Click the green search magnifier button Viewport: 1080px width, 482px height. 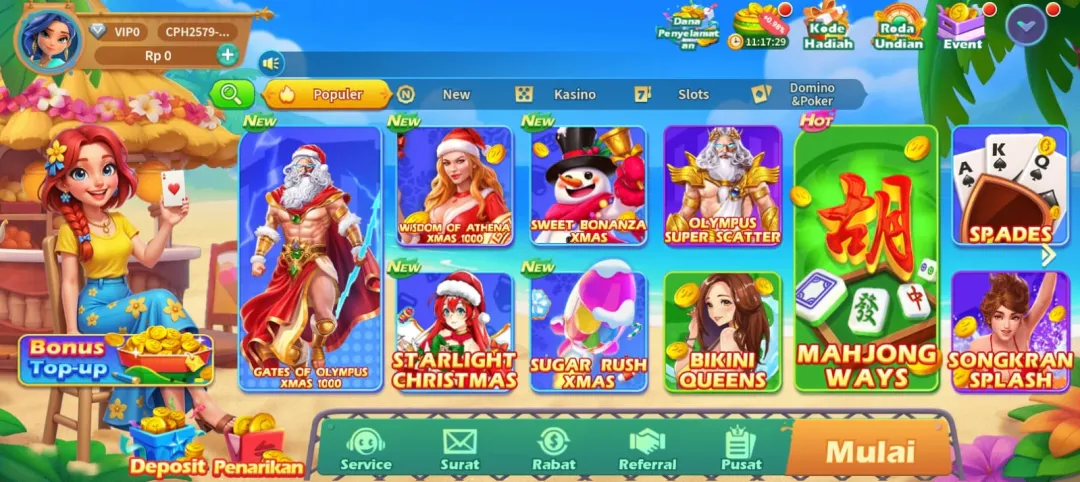tap(231, 94)
